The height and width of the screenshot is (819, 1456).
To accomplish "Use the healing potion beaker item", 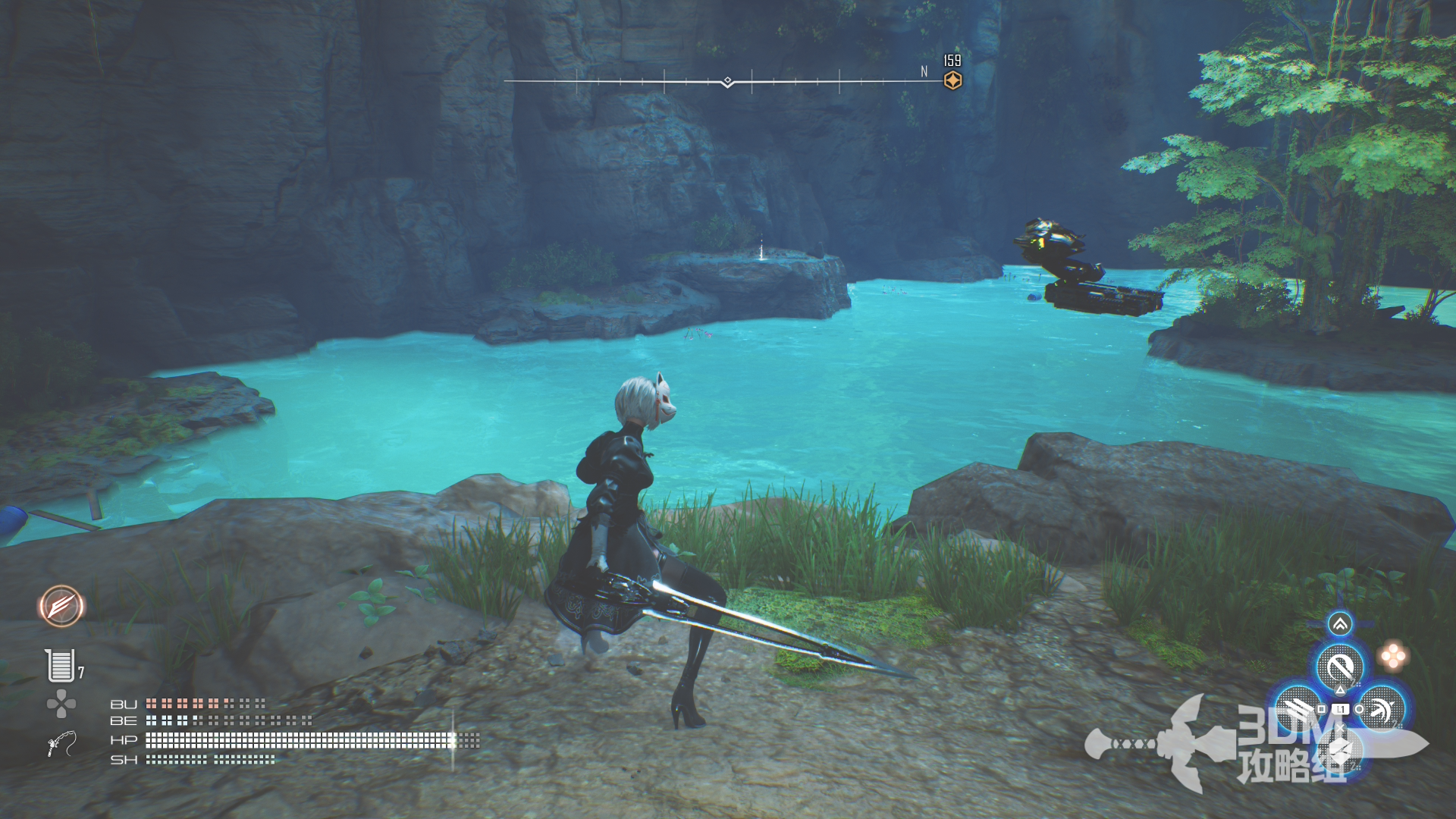I will click(x=61, y=665).
